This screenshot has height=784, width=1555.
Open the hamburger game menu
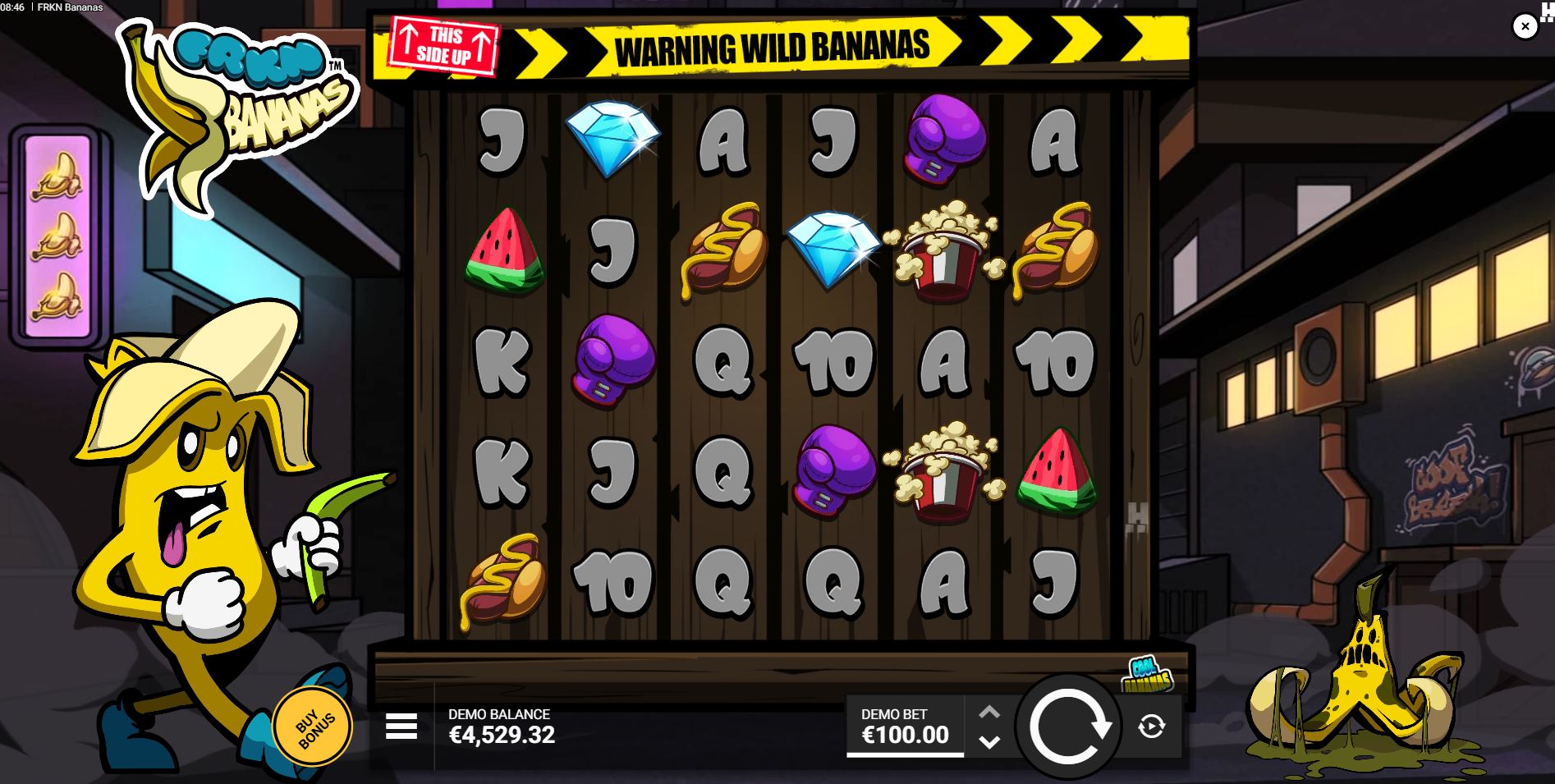coord(401,726)
